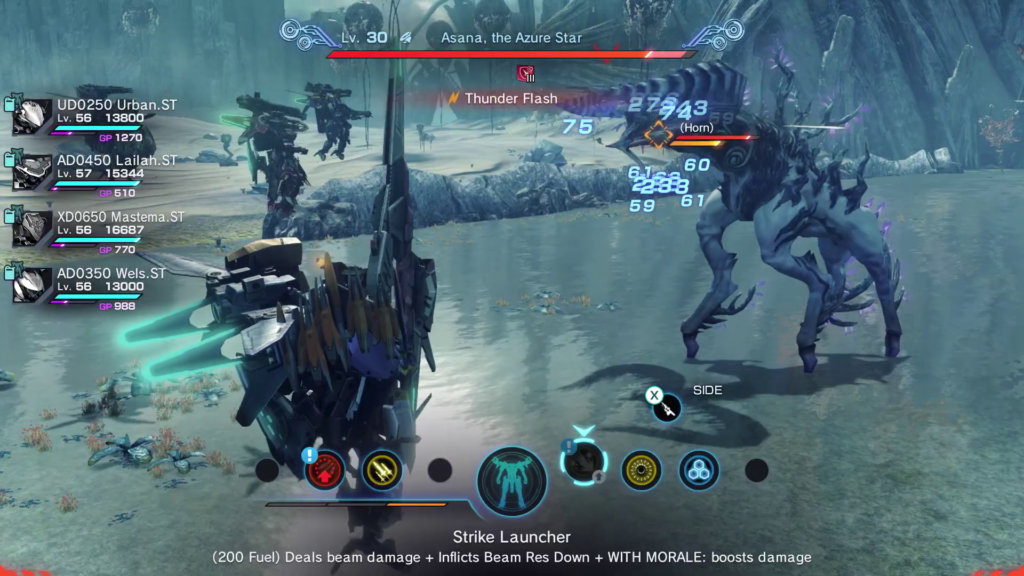Use the red upward-arrow art icon
The image size is (1024, 576).
[x=325, y=469]
